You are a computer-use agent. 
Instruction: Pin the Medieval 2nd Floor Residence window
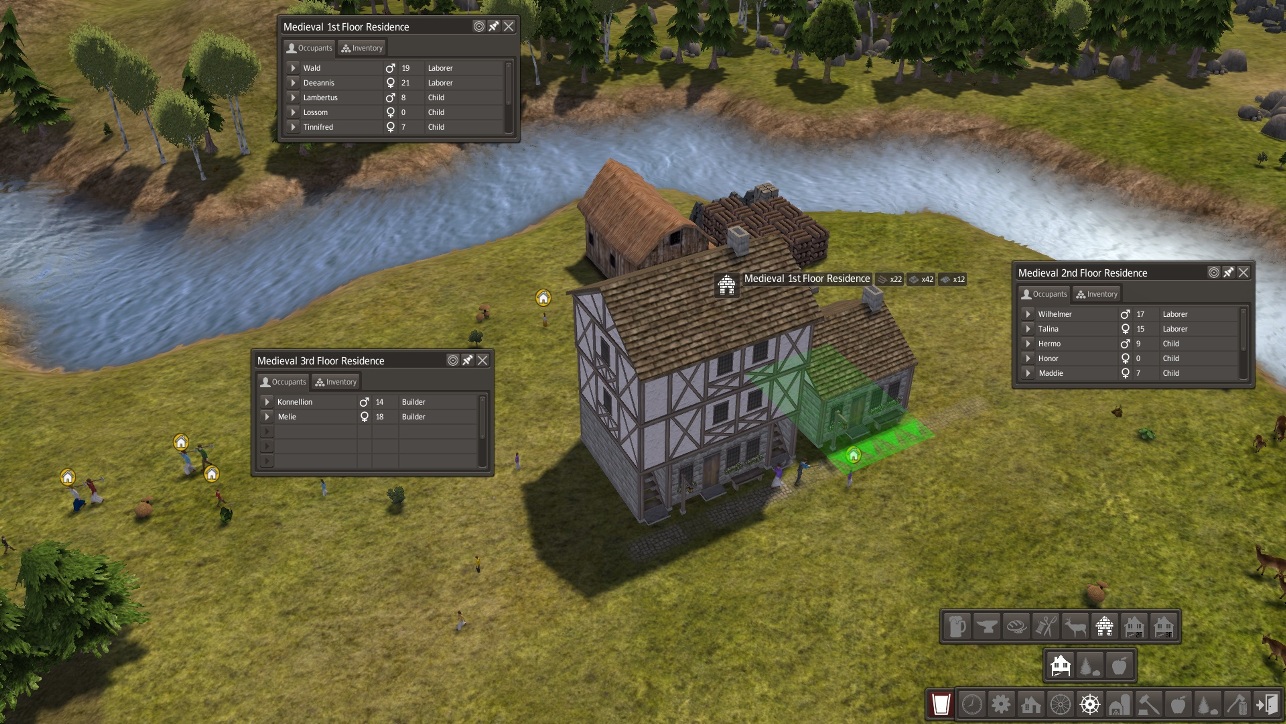1229,272
